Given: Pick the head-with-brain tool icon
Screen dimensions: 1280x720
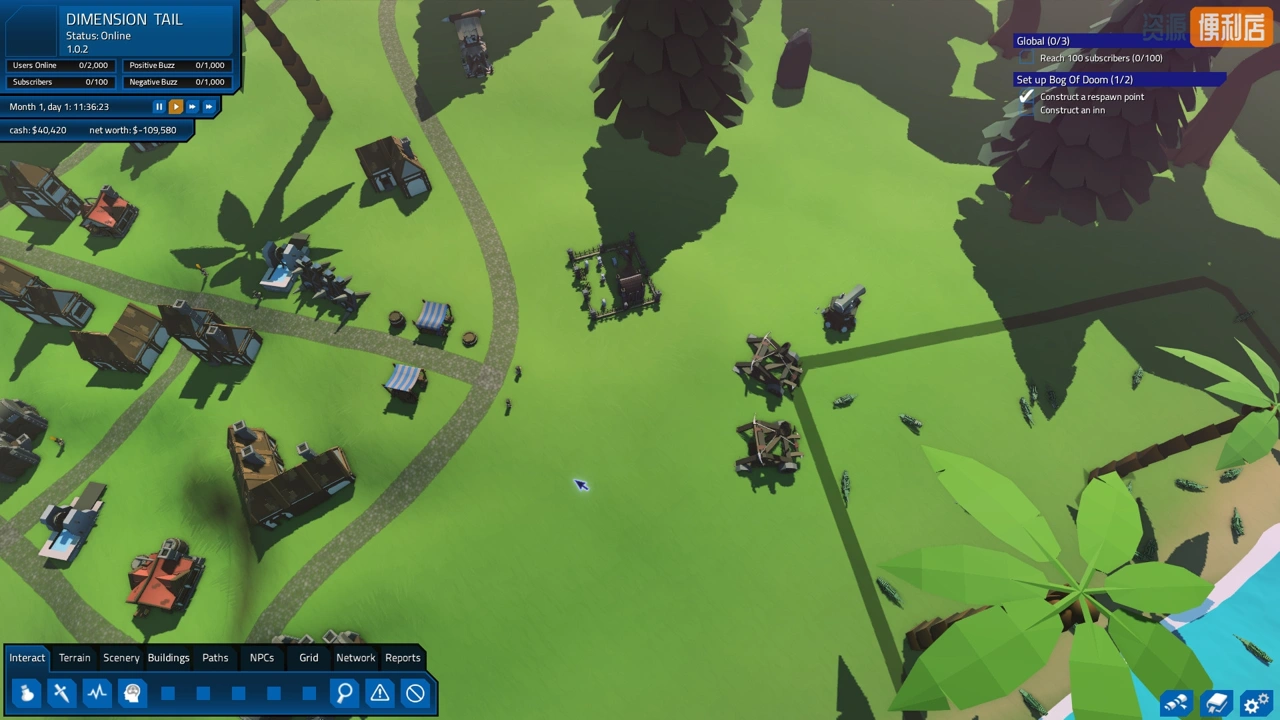Looking at the screenshot, I should point(132,692).
